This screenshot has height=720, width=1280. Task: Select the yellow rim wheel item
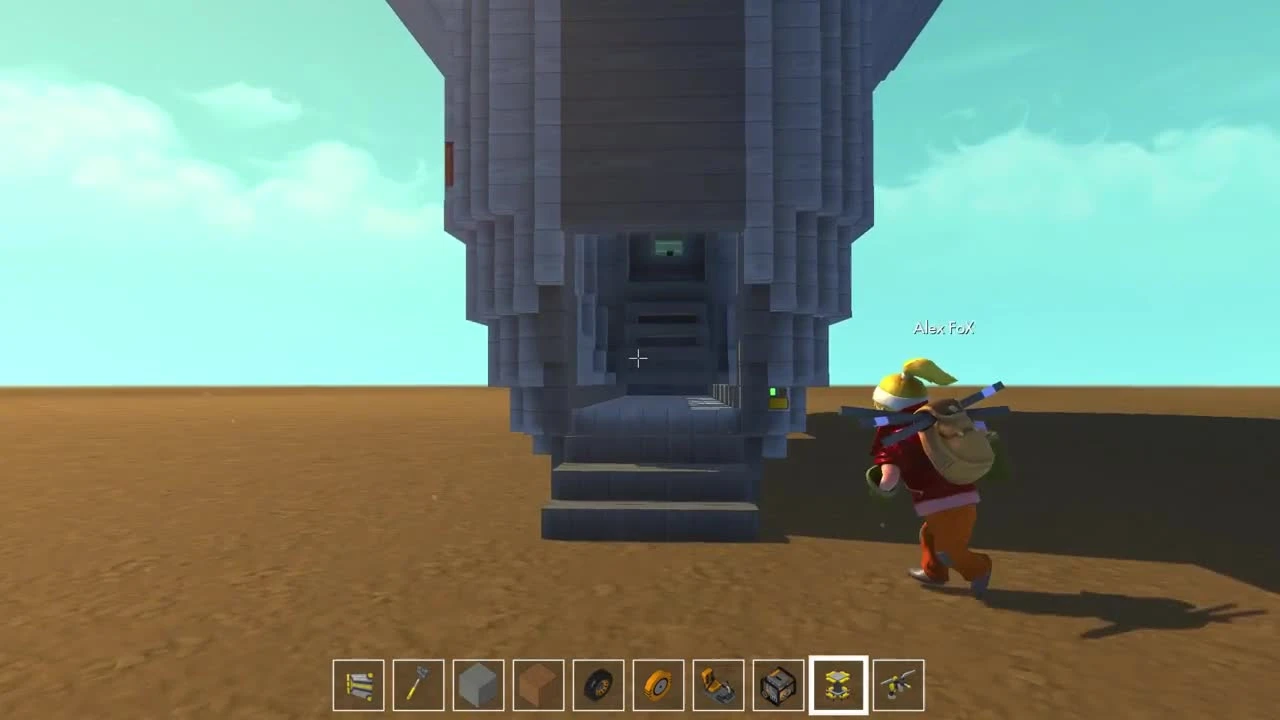[658, 684]
